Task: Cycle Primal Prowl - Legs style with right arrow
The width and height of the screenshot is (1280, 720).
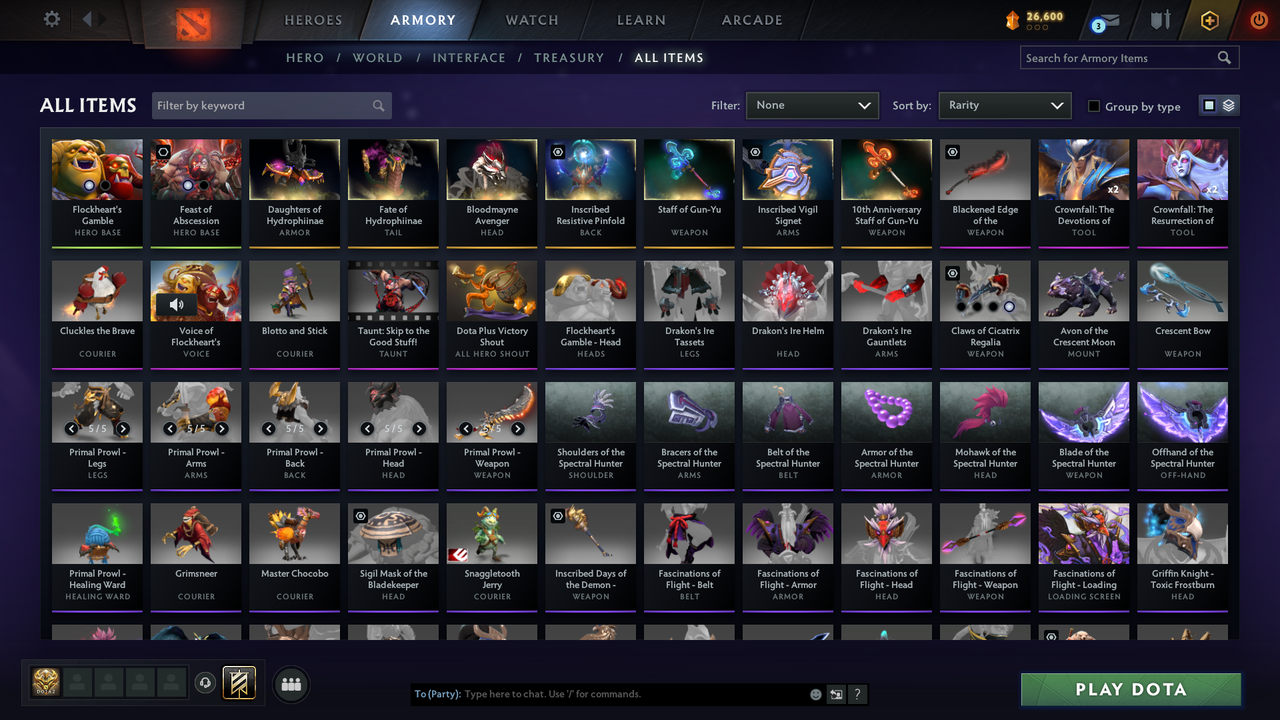Action: pyautogui.click(x=123, y=428)
